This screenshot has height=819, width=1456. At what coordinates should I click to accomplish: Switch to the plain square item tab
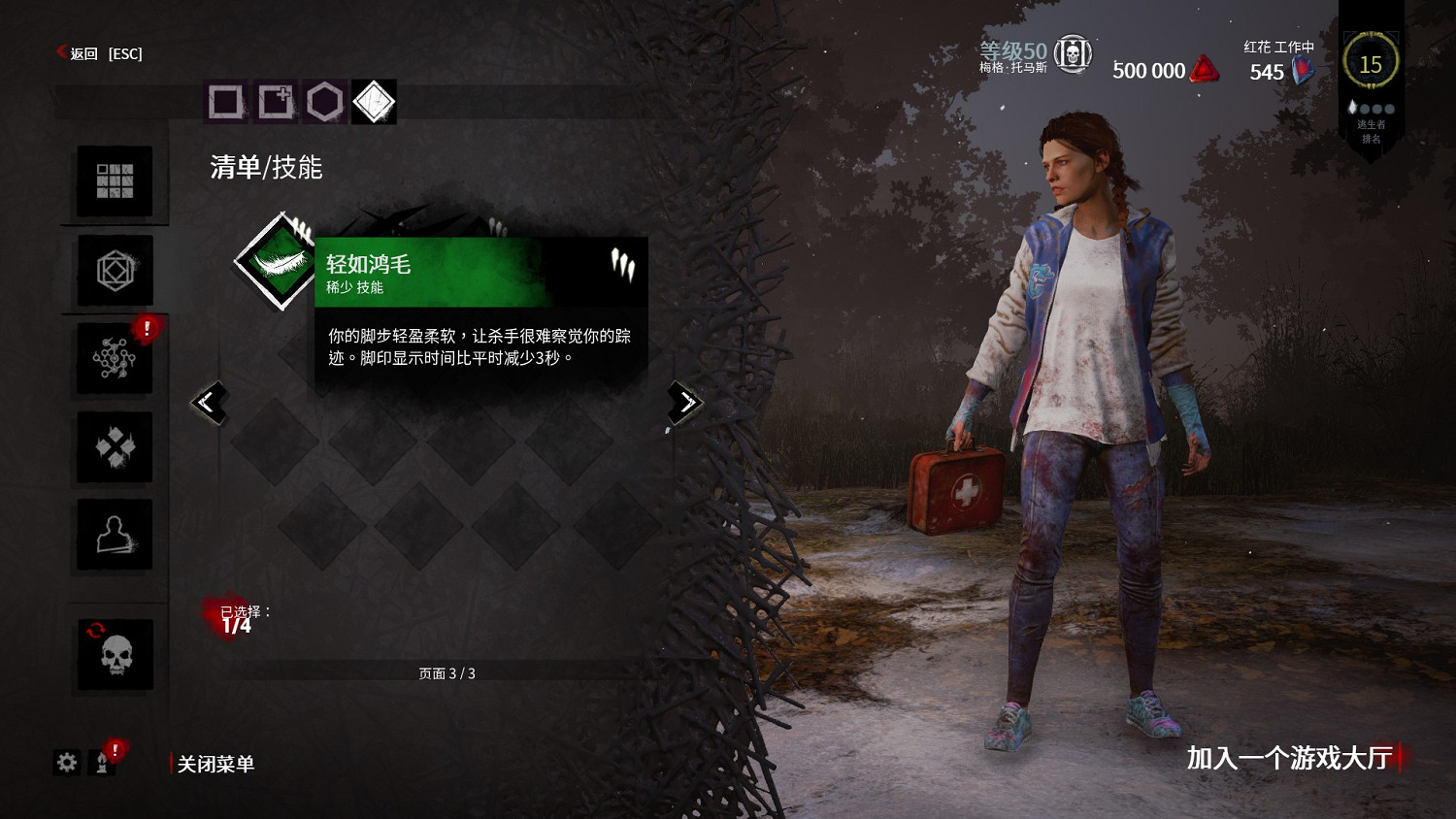(x=226, y=101)
